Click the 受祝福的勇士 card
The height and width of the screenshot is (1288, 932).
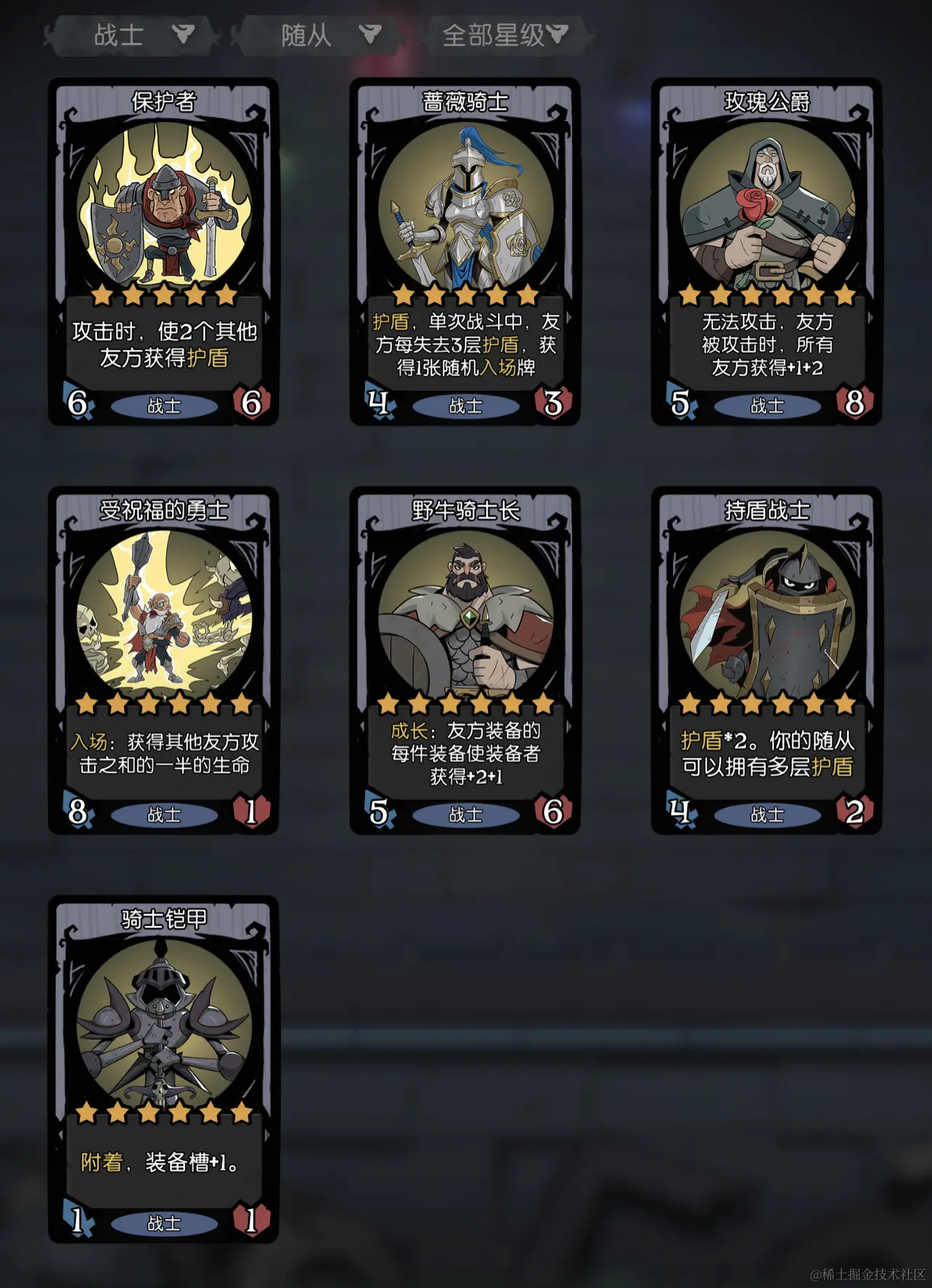(x=164, y=660)
